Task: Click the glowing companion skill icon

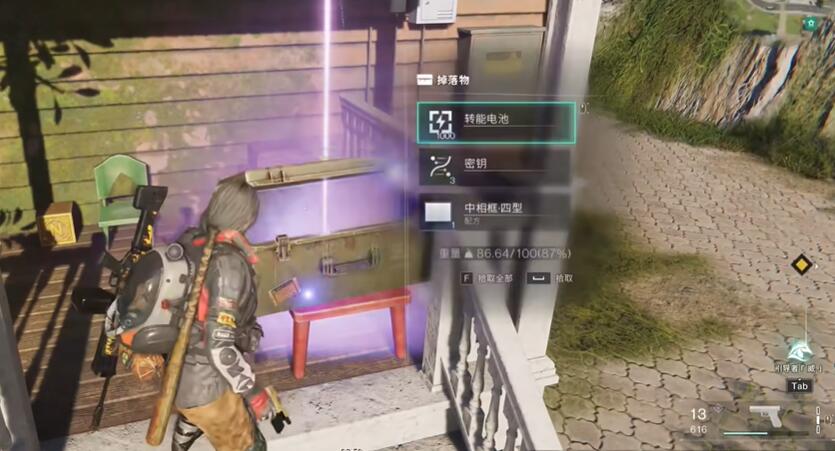Action: coord(799,348)
